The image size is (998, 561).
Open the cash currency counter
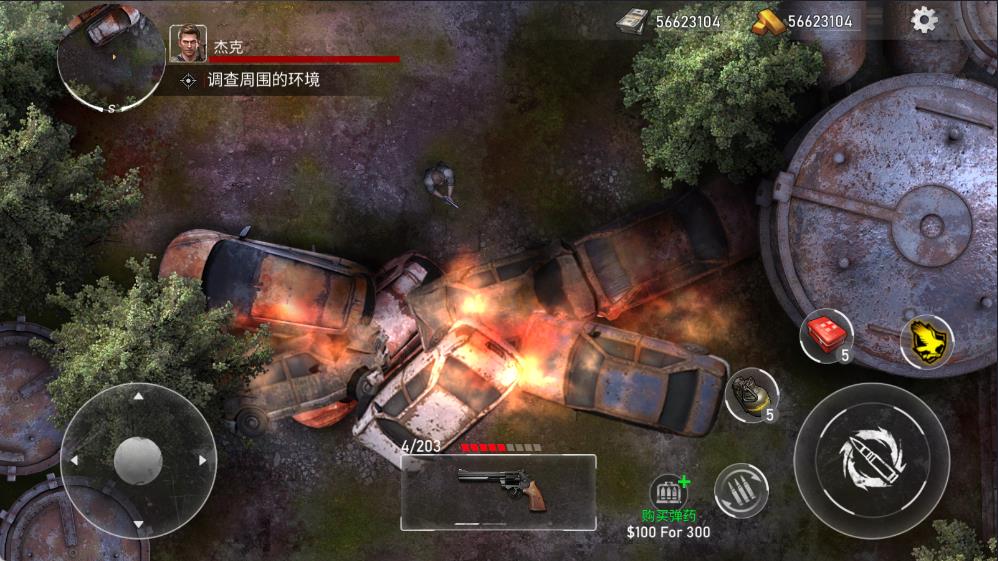[668, 21]
